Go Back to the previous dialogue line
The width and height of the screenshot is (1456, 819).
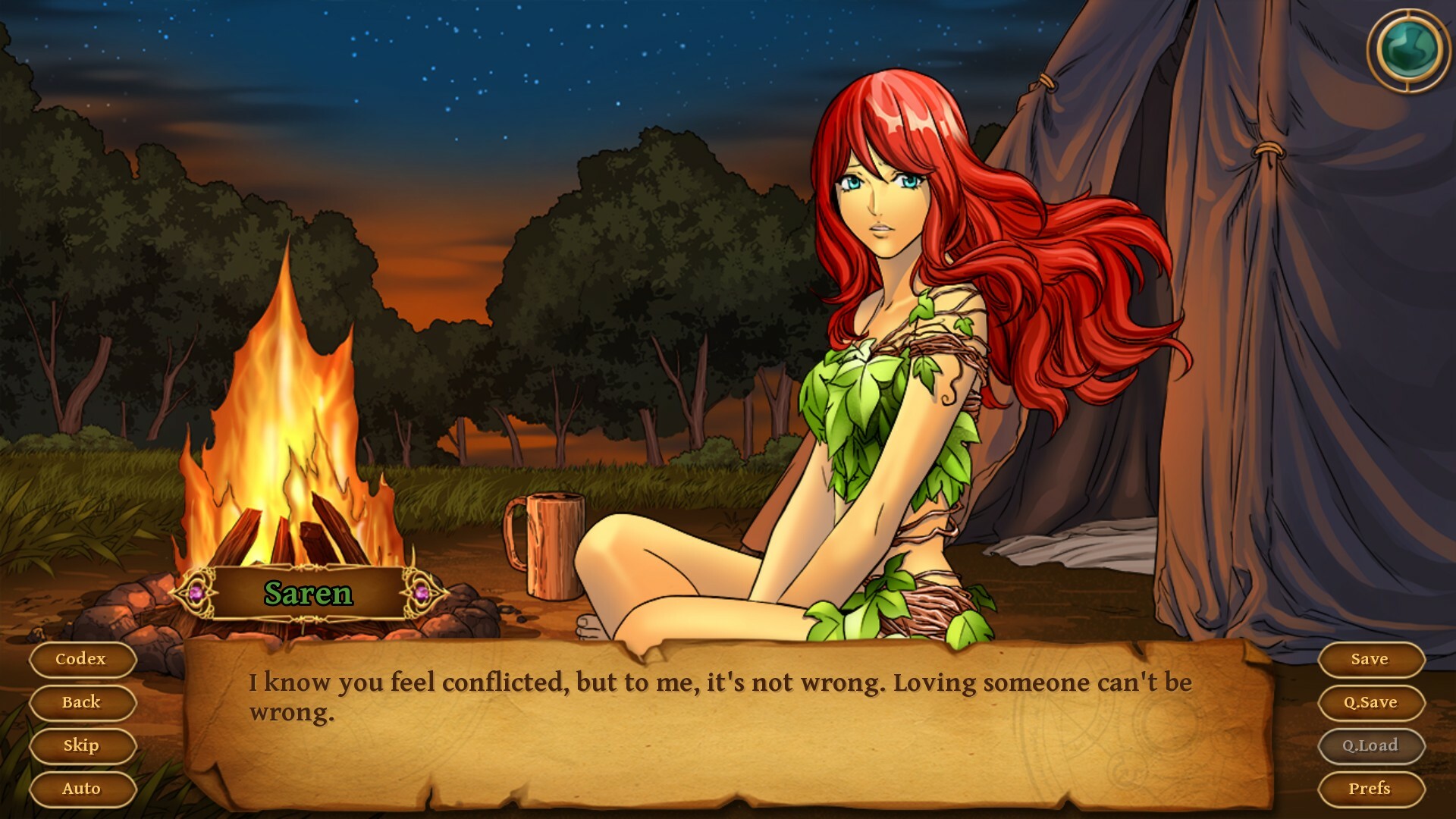82,702
